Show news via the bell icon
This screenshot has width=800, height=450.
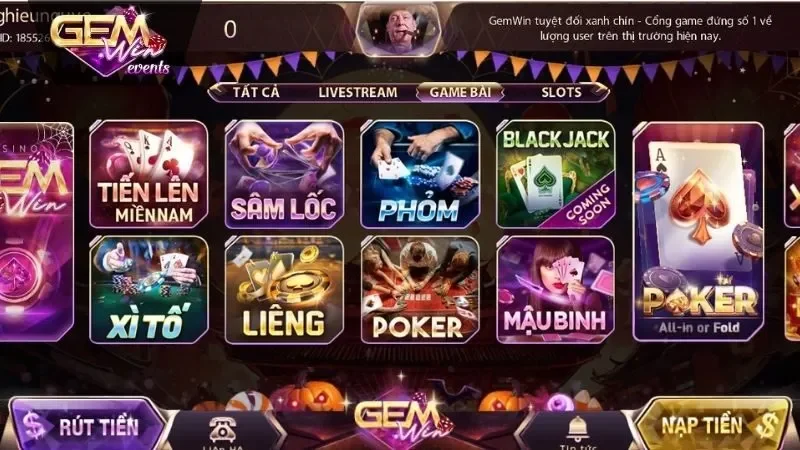coord(577,430)
